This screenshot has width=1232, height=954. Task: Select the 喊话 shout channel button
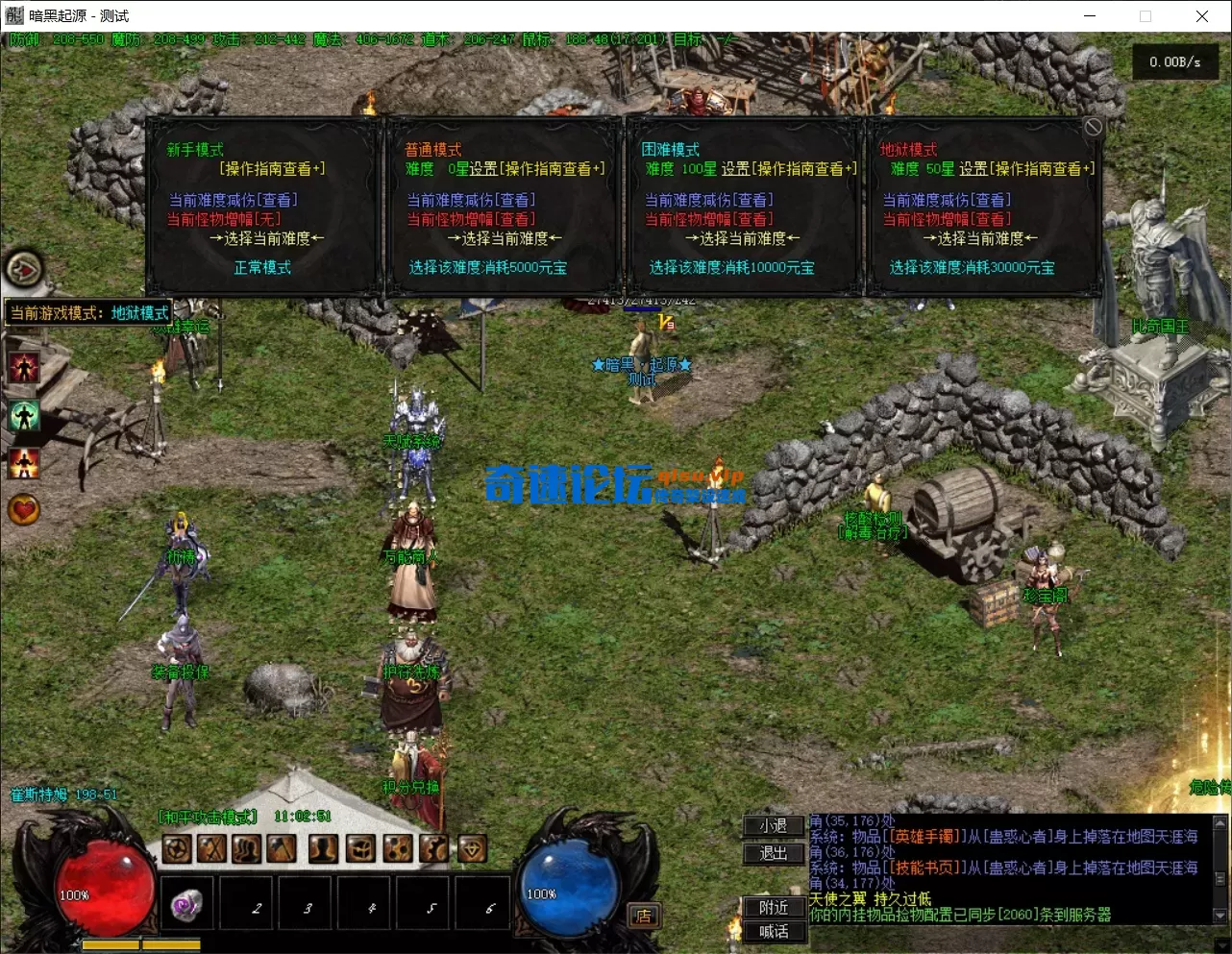pos(773,931)
